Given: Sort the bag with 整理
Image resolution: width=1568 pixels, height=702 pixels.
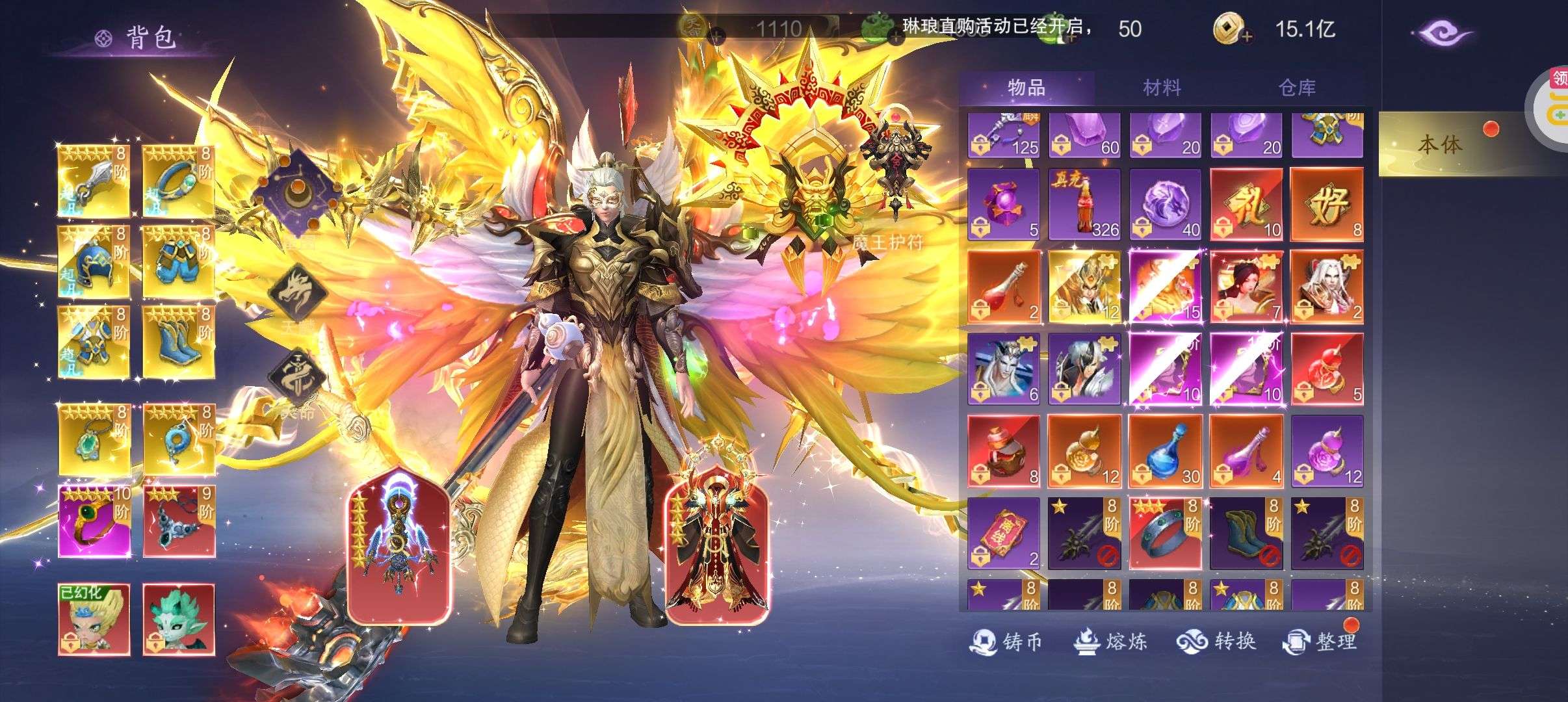Looking at the screenshot, I should 1320,642.
